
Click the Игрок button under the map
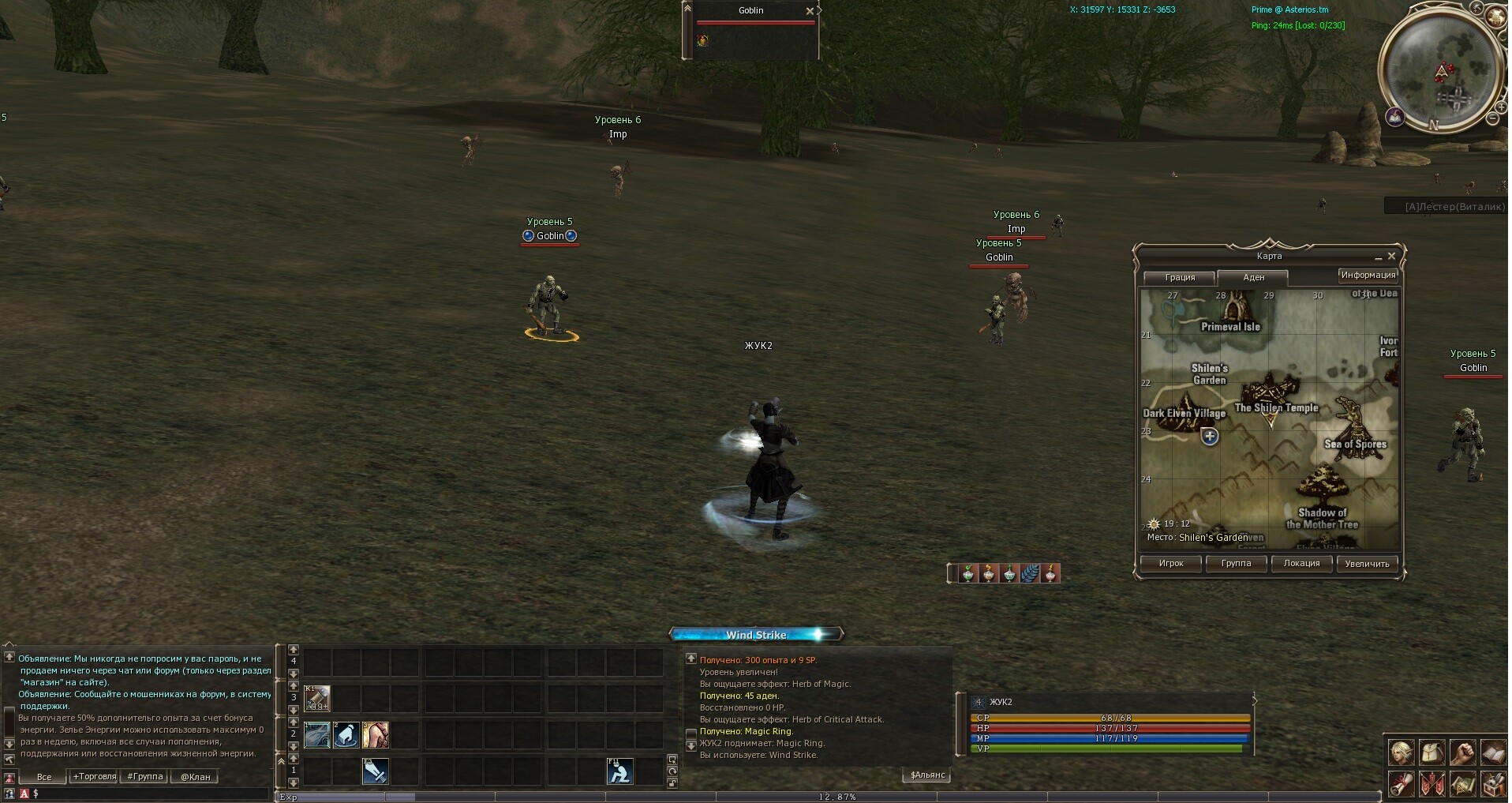(1170, 564)
